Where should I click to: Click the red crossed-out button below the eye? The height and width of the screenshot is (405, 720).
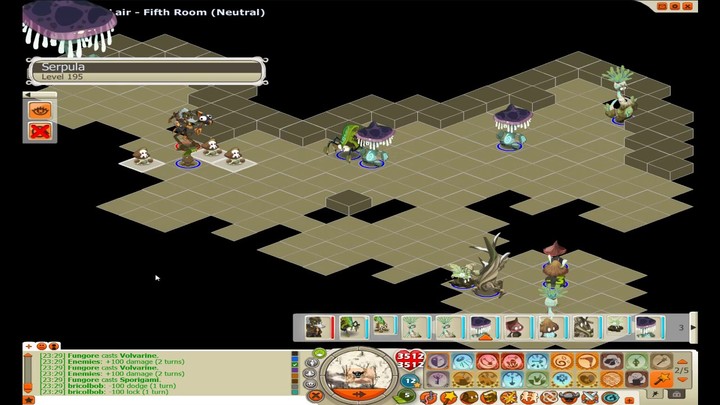40,130
